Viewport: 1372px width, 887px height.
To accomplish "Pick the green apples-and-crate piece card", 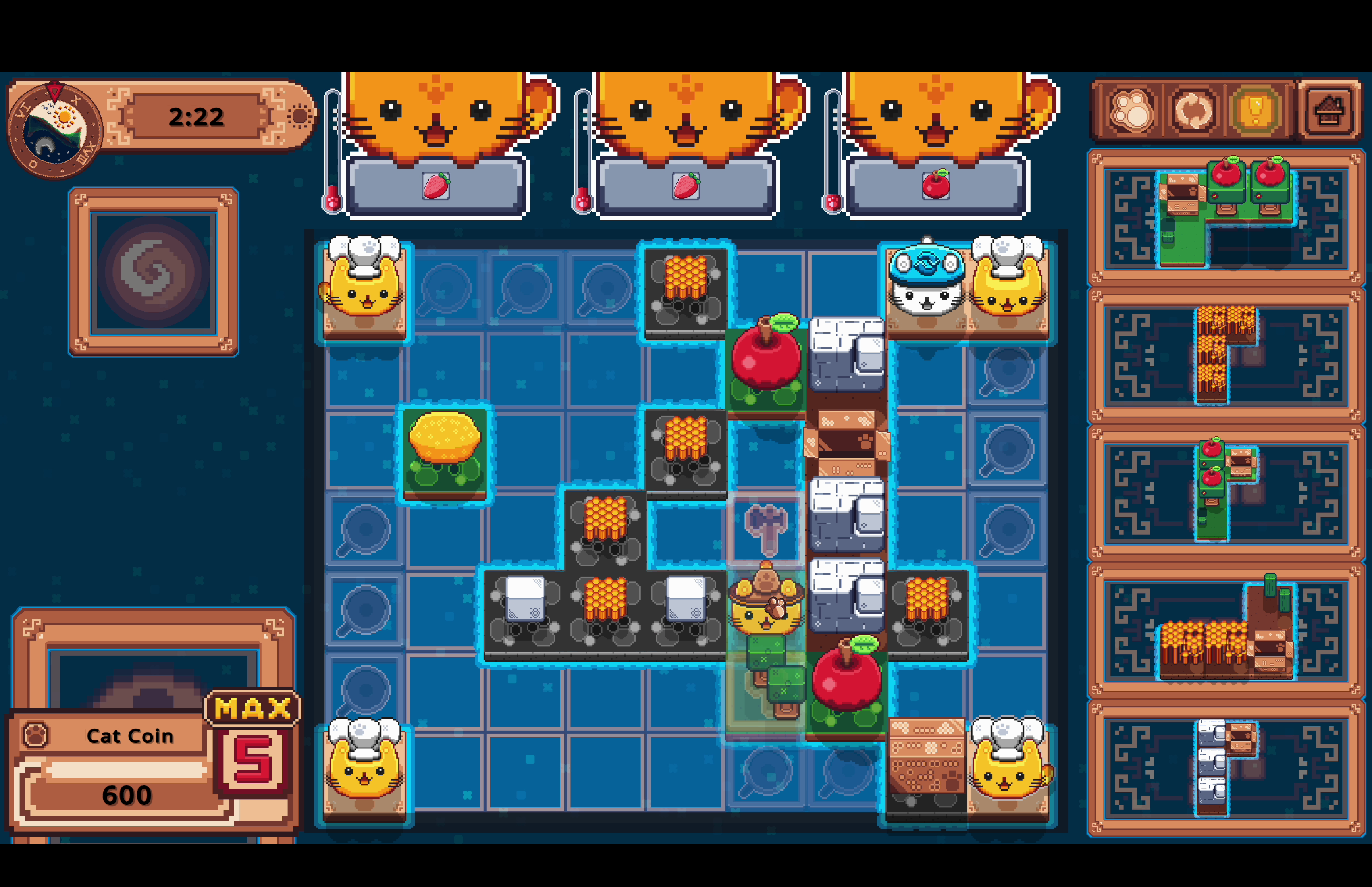I will pos(1226,491).
